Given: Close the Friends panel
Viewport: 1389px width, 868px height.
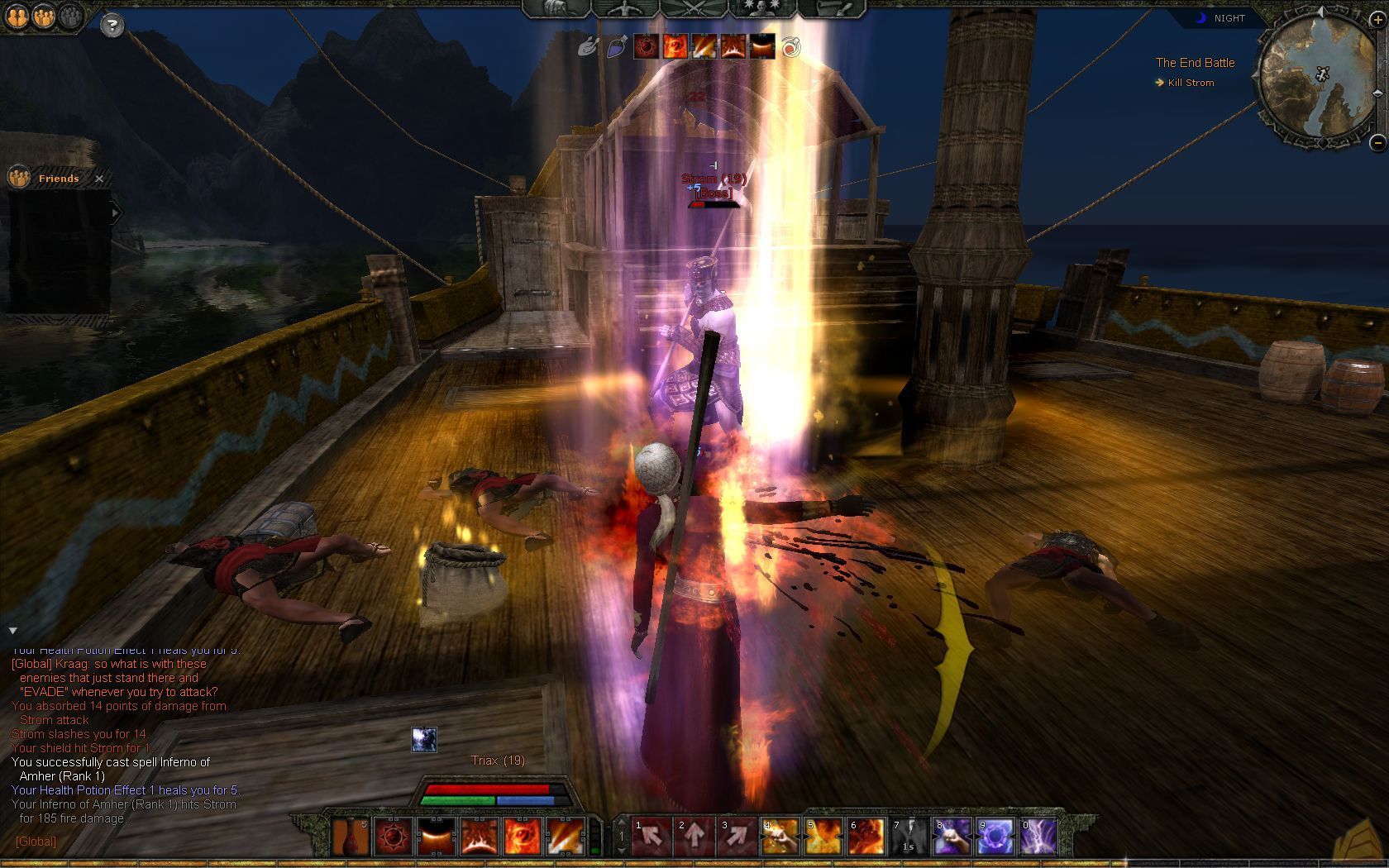Looking at the screenshot, I should click(99, 179).
